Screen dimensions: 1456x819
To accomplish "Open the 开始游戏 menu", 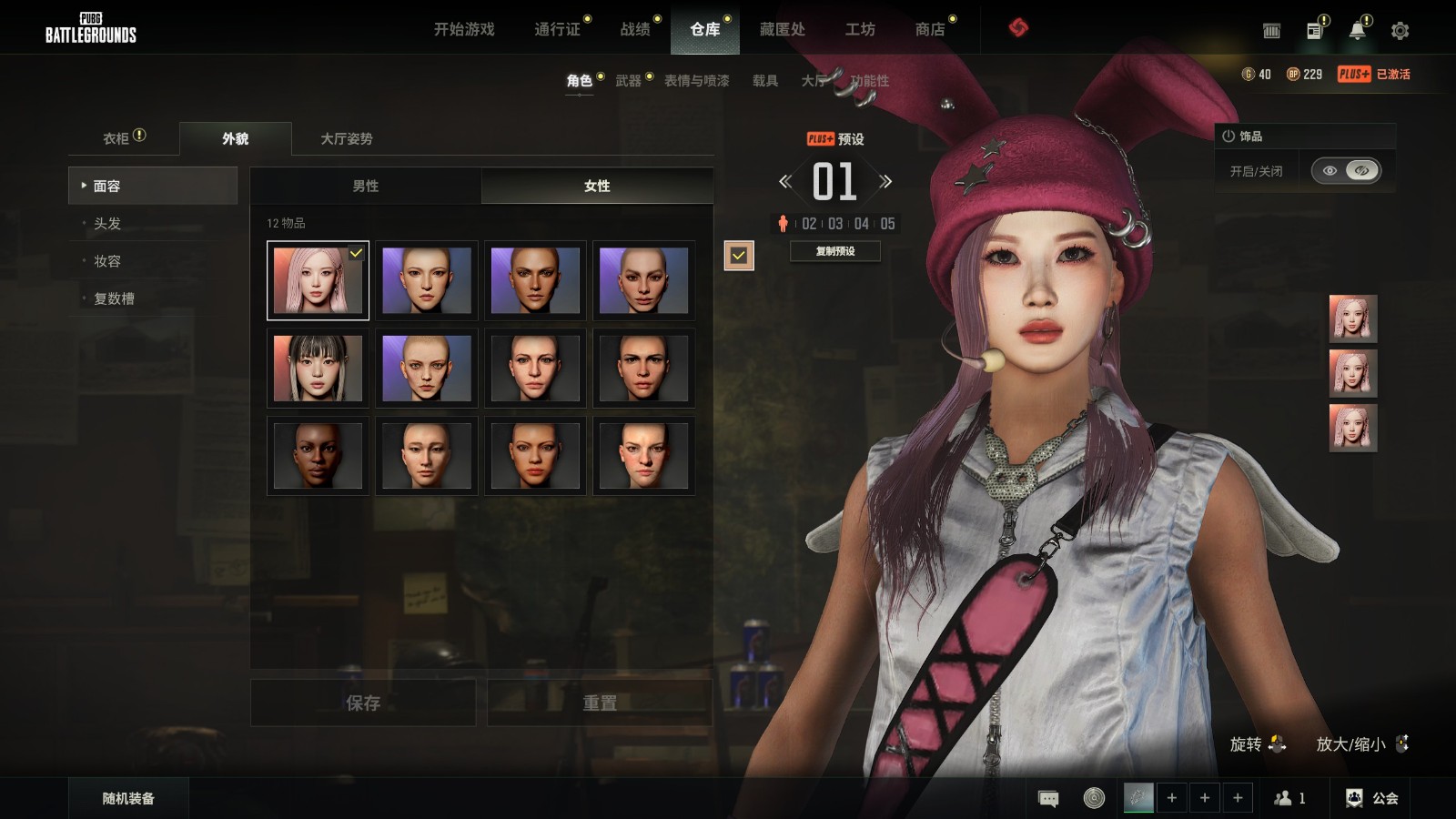I will tap(464, 29).
